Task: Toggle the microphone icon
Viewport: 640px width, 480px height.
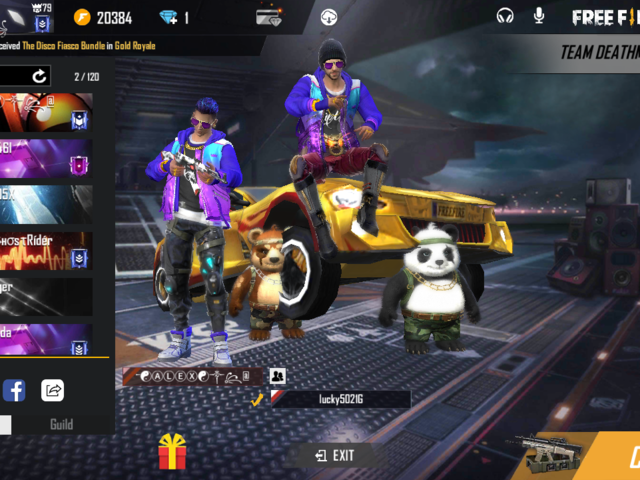Action: point(539,16)
